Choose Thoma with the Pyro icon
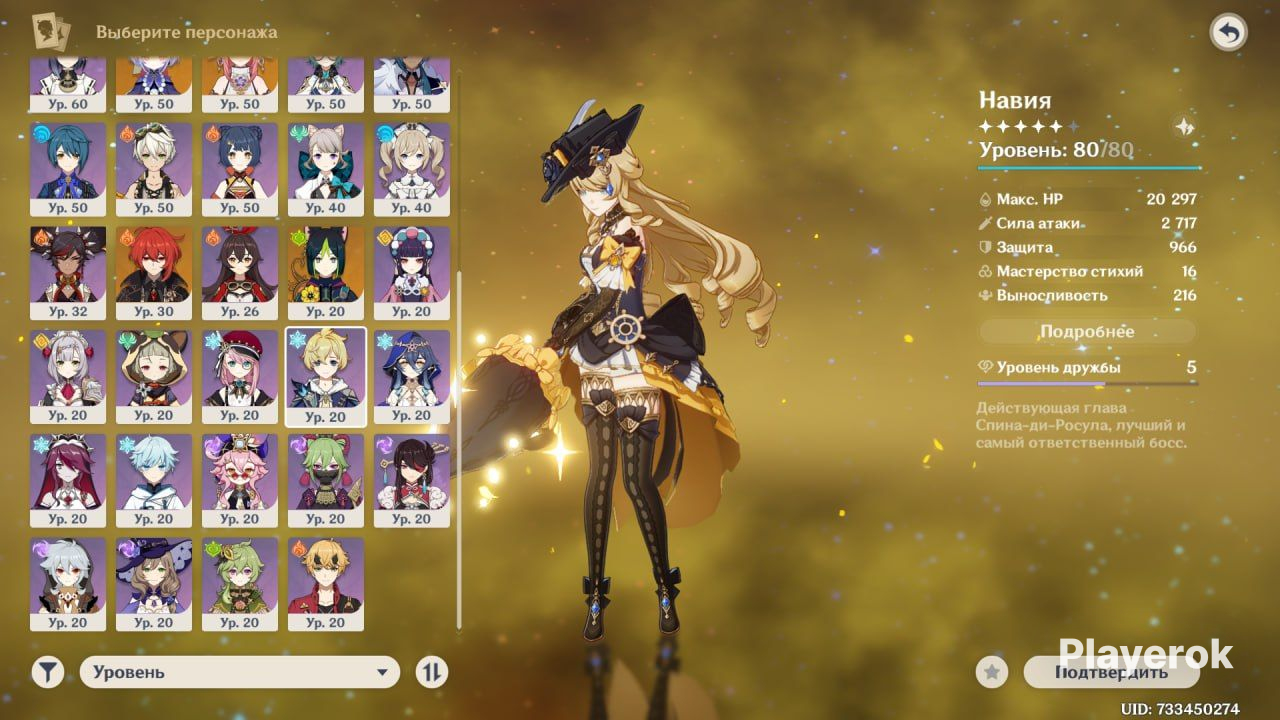This screenshot has width=1280, height=720. pyautogui.click(x=325, y=576)
